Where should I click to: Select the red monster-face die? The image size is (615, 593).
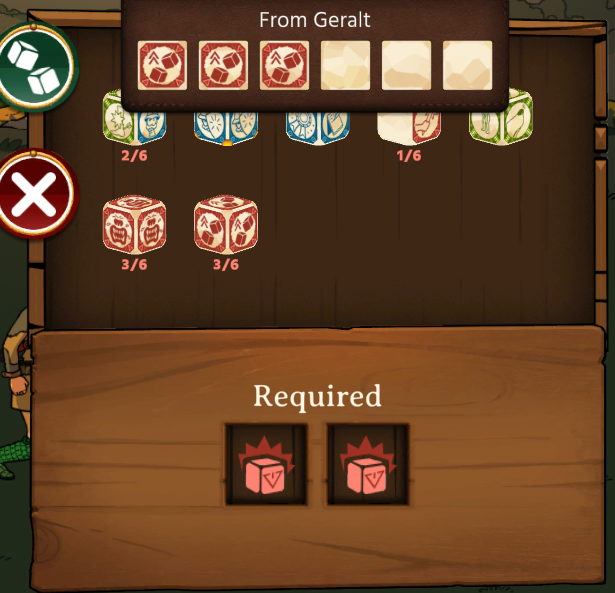pyautogui.click(x=133, y=225)
